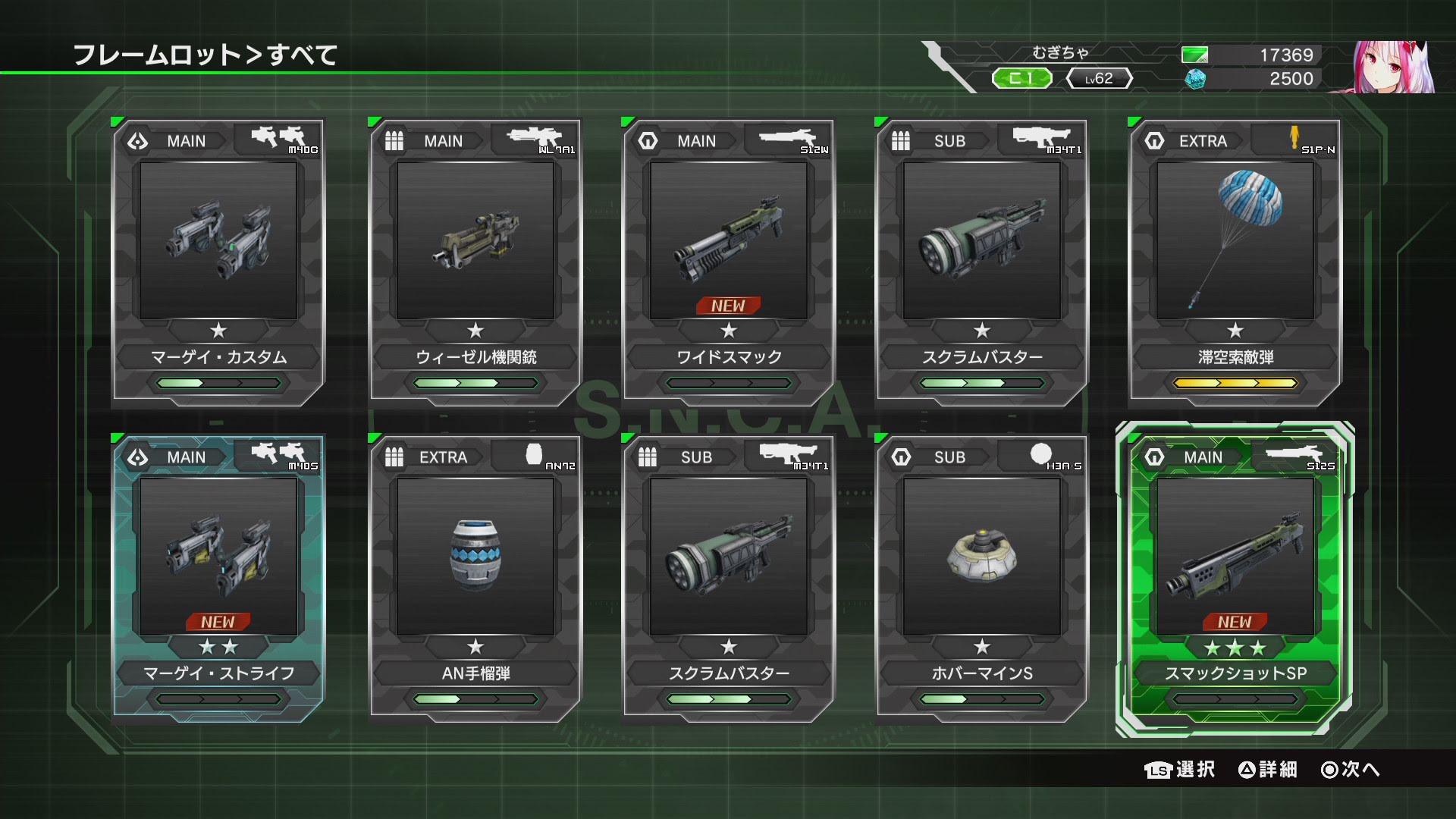This screenshot has height=819, width=1456.
Task: Pick the new ワイドスマック shotgun card
Action: click(729, 262)
